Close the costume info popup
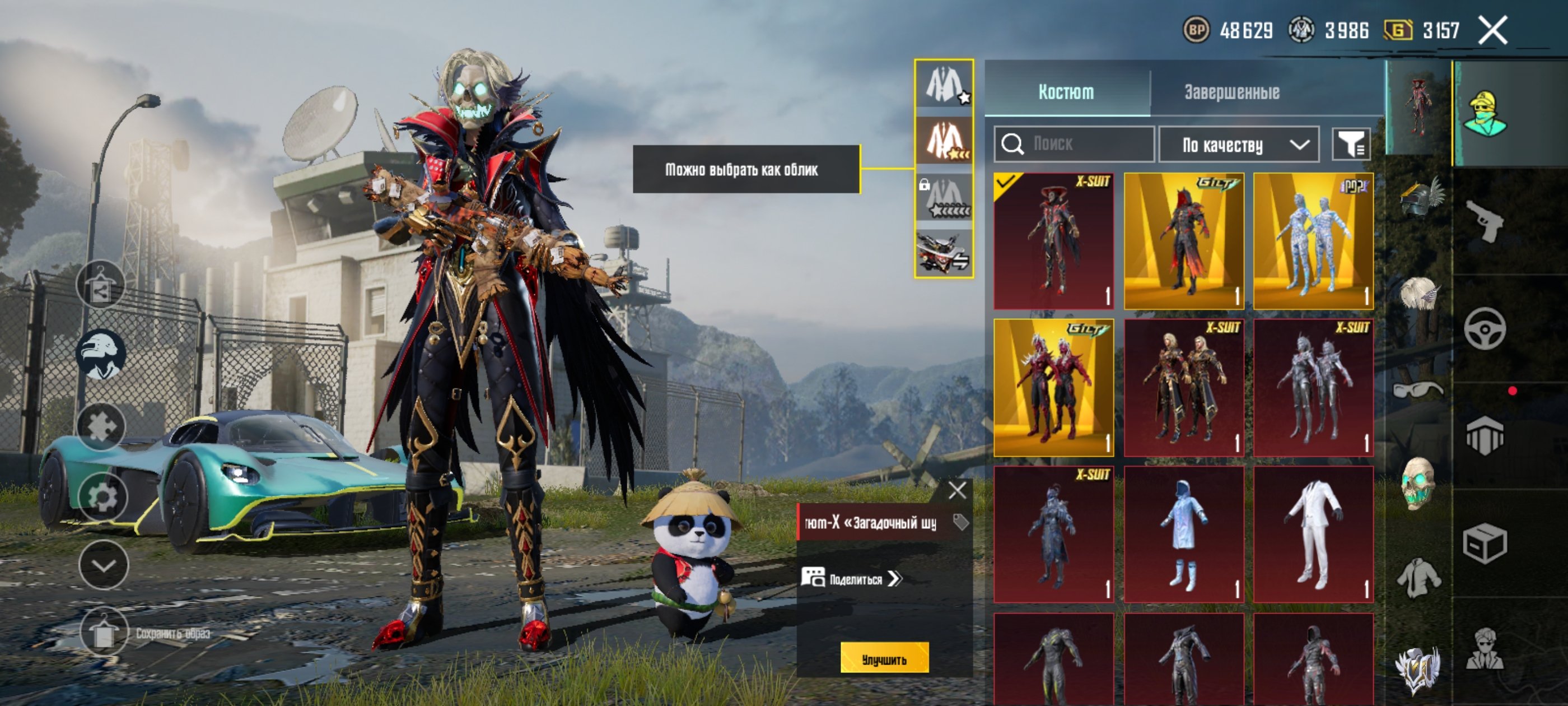The image size is (1568, 706). click(957, 490)
